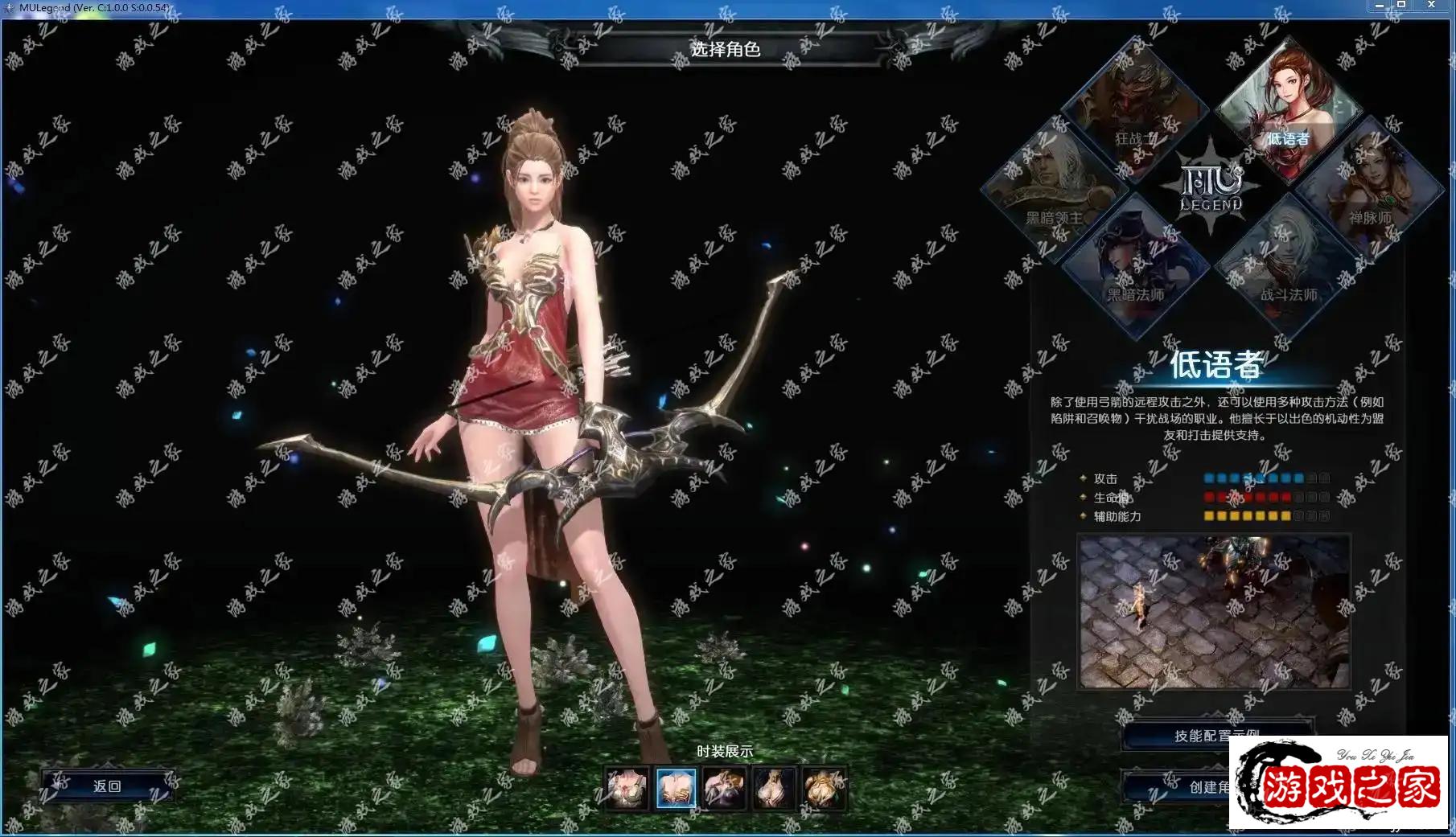Preview the golden armor costume thumbnail
1456x837 pixels.
[824, 787]
